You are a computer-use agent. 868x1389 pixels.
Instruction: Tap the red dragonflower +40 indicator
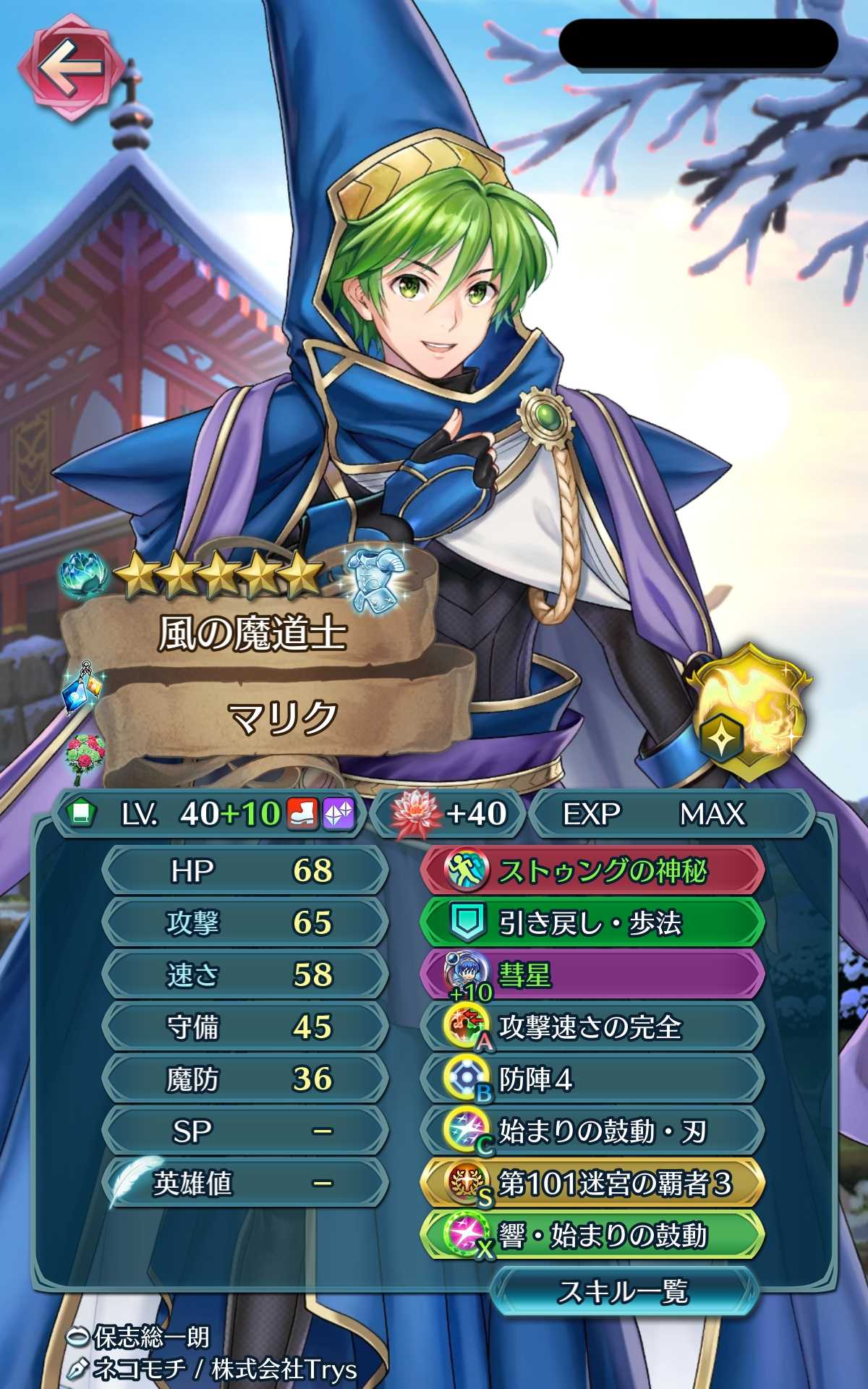(x=448, y=814)
